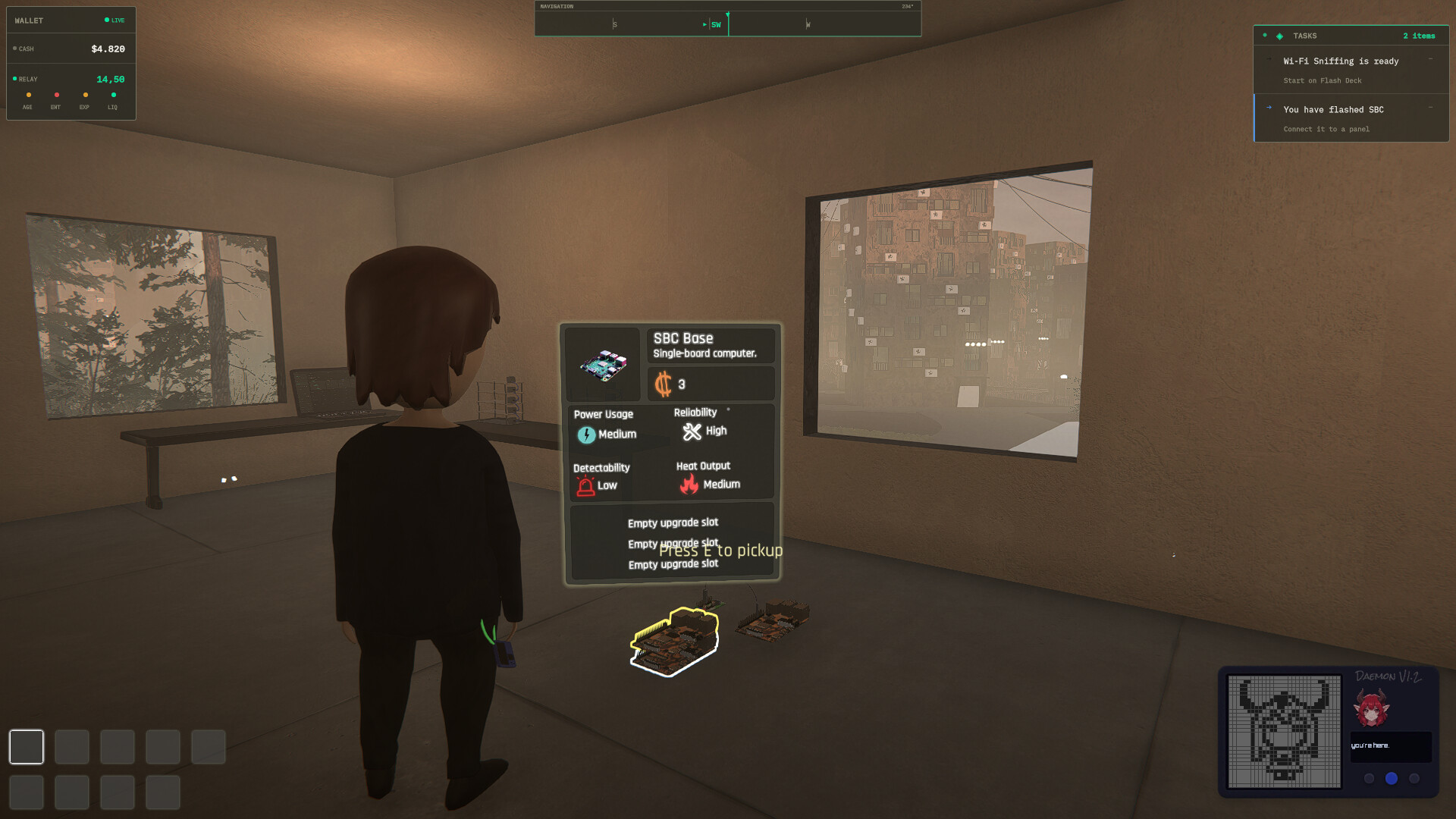Toggle the LIQ status dot under Relay
Screen dimensions: 1456x819
[113, 95]
